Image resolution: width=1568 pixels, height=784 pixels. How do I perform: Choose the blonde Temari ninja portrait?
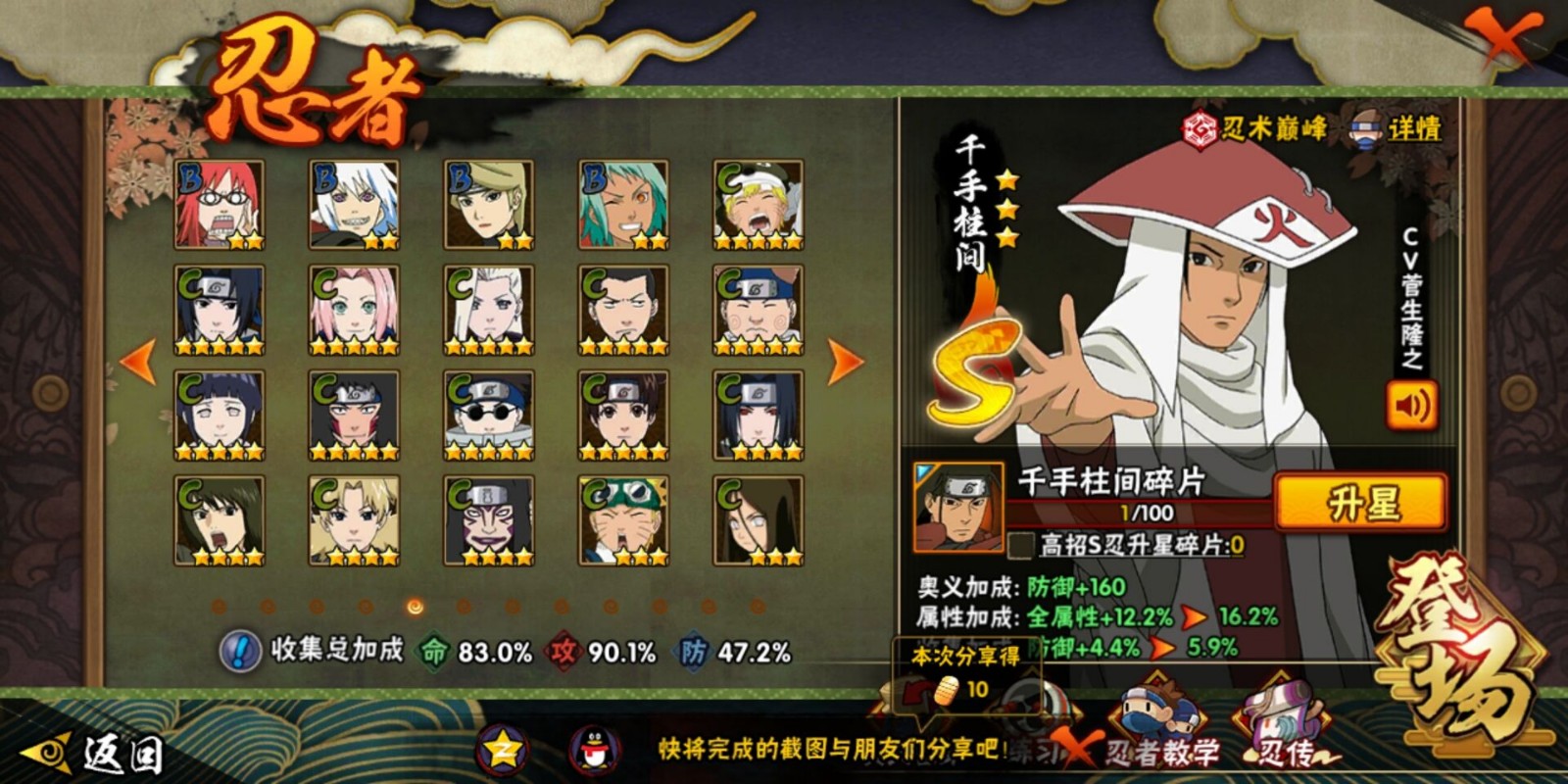point(354,520)
